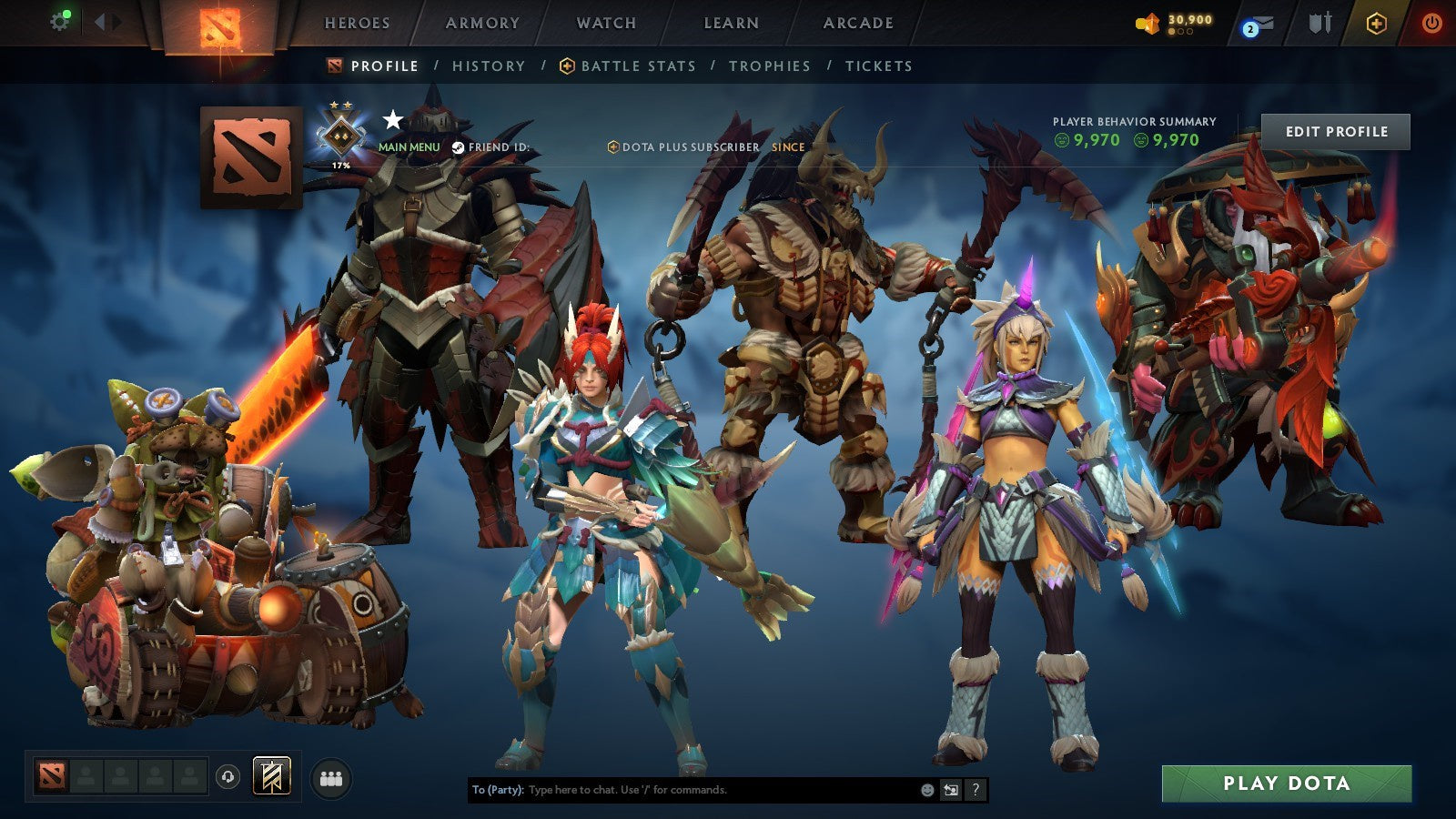The image size is (1456, 819).
Task: Click the power exit icon
Action: (1432, 23)
